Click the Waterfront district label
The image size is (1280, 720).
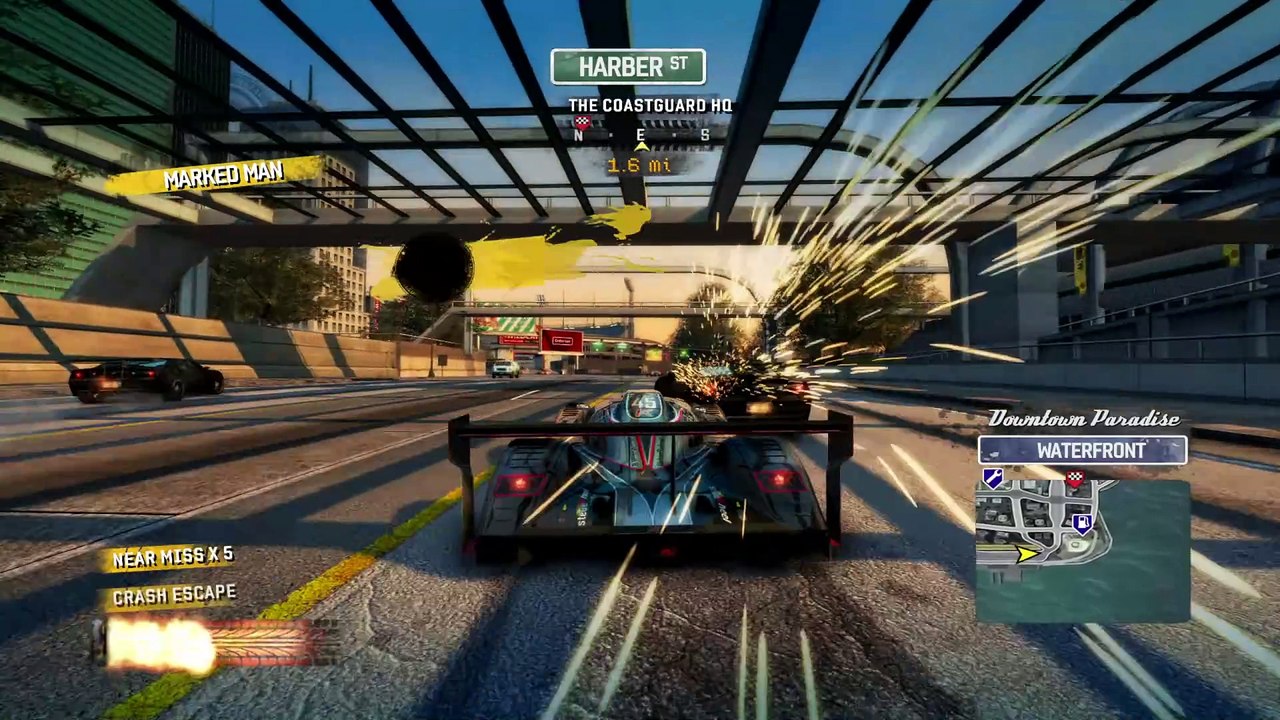point(1083,451)
